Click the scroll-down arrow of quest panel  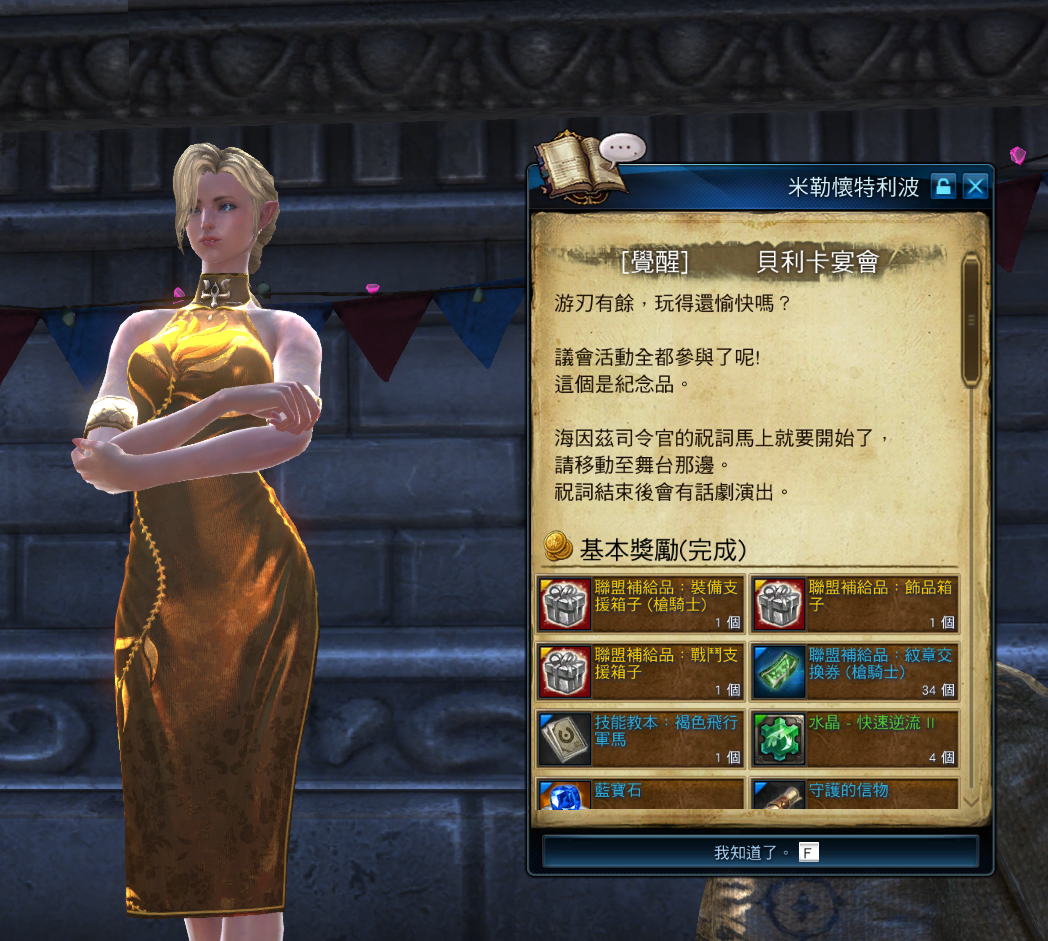[x=970, y=800]
